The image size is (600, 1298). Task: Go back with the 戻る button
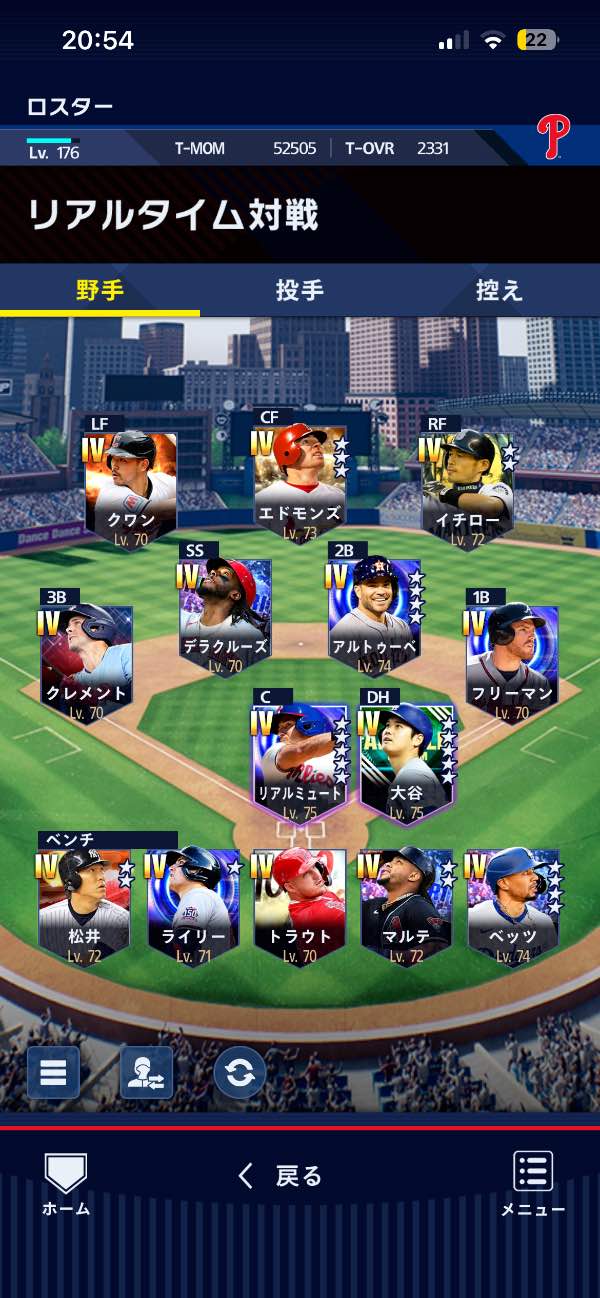[280, 1176]
